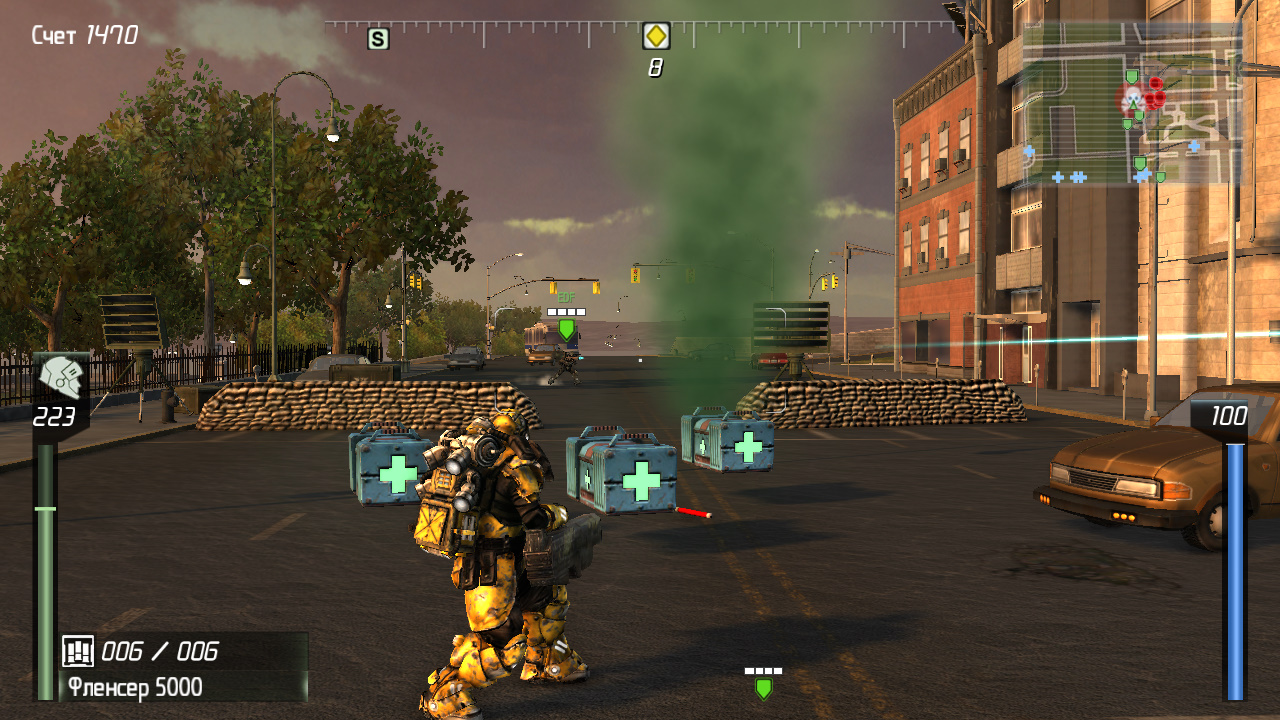Viewport: 1280px width, 720px height.
Task: Click the green EDF ally shield marker
Action: click(x=566, y=329)
